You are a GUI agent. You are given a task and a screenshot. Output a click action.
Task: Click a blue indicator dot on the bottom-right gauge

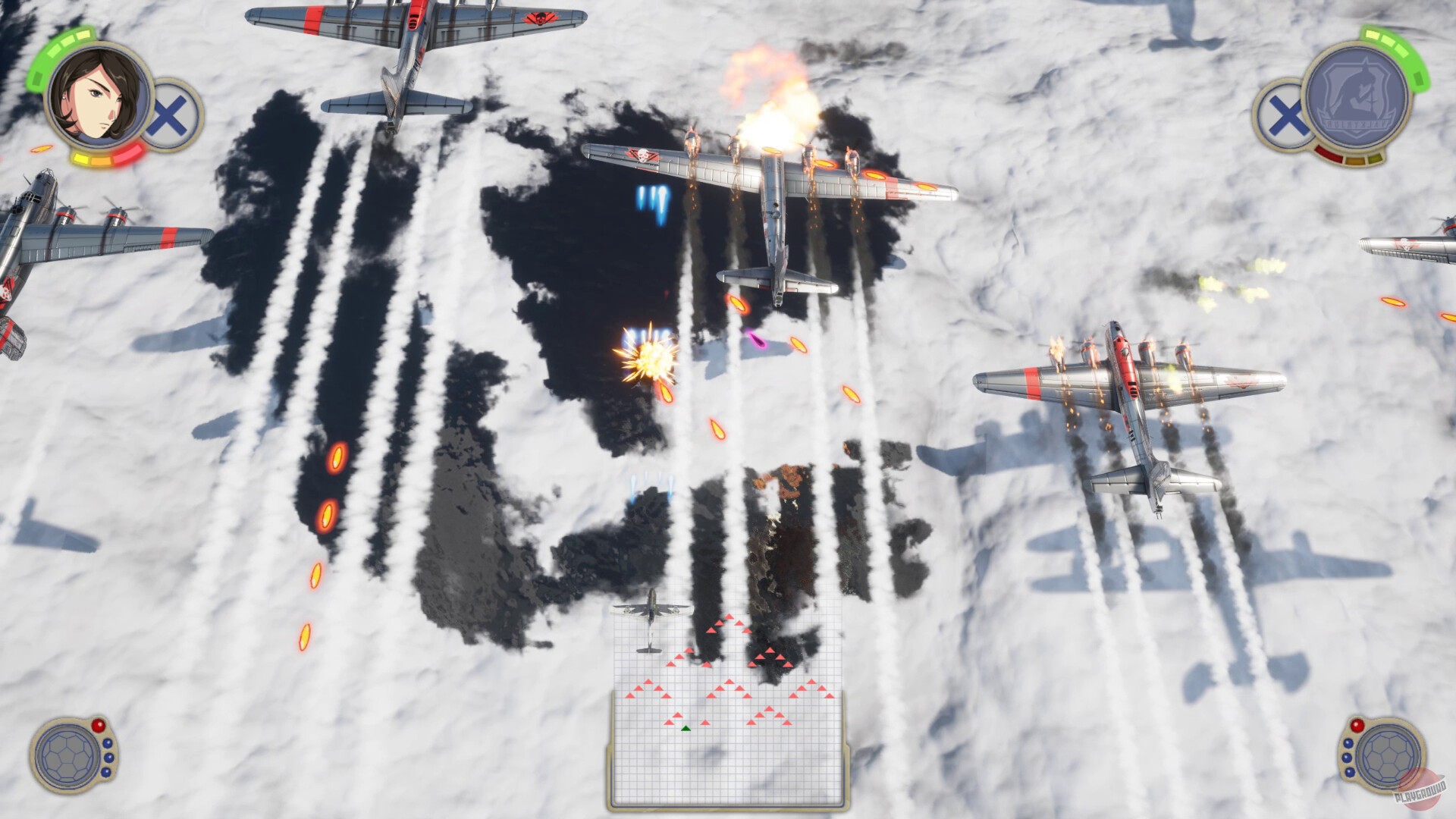coord(1348,744)
